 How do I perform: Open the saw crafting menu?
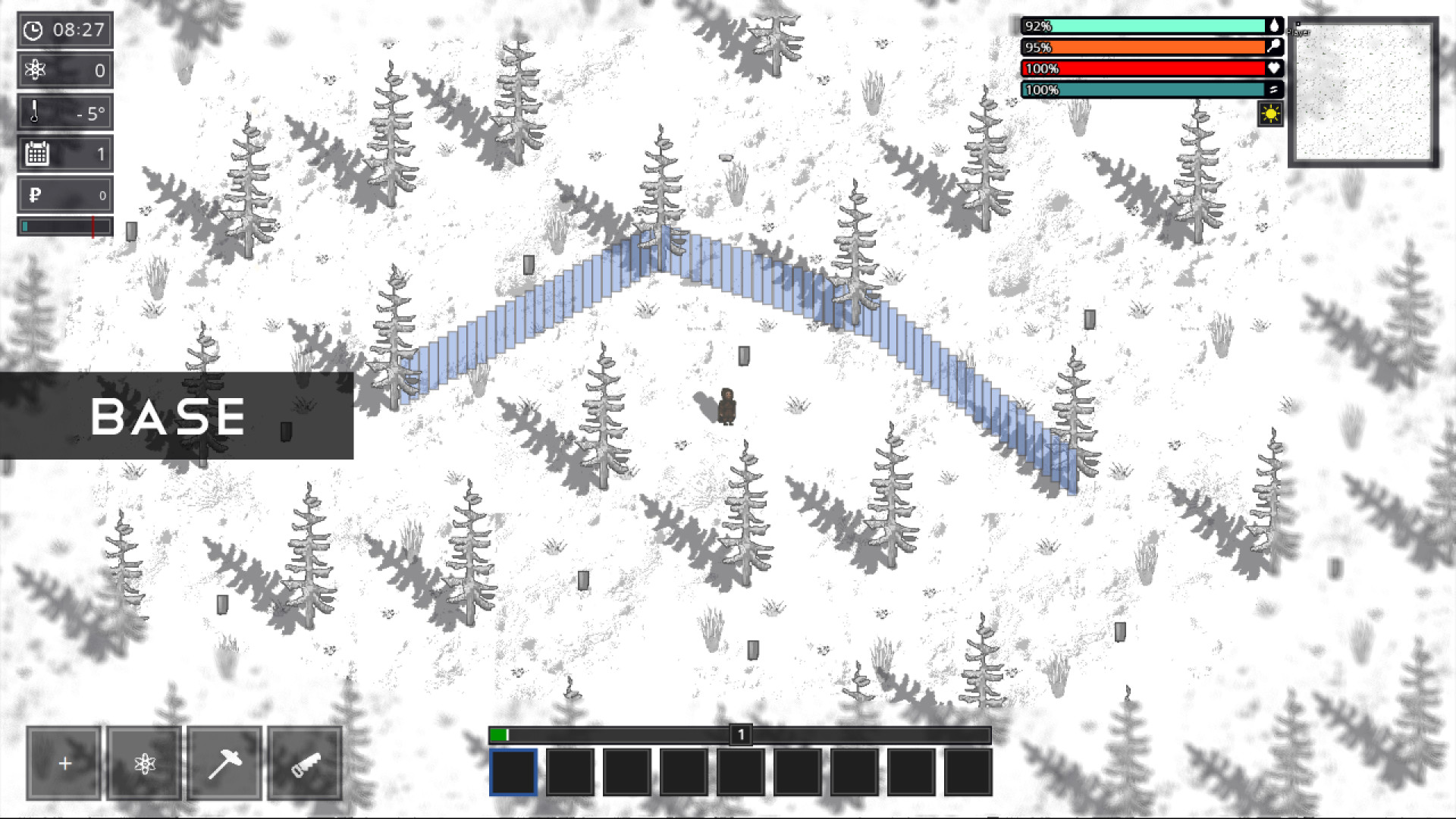(x=306, y=761)
